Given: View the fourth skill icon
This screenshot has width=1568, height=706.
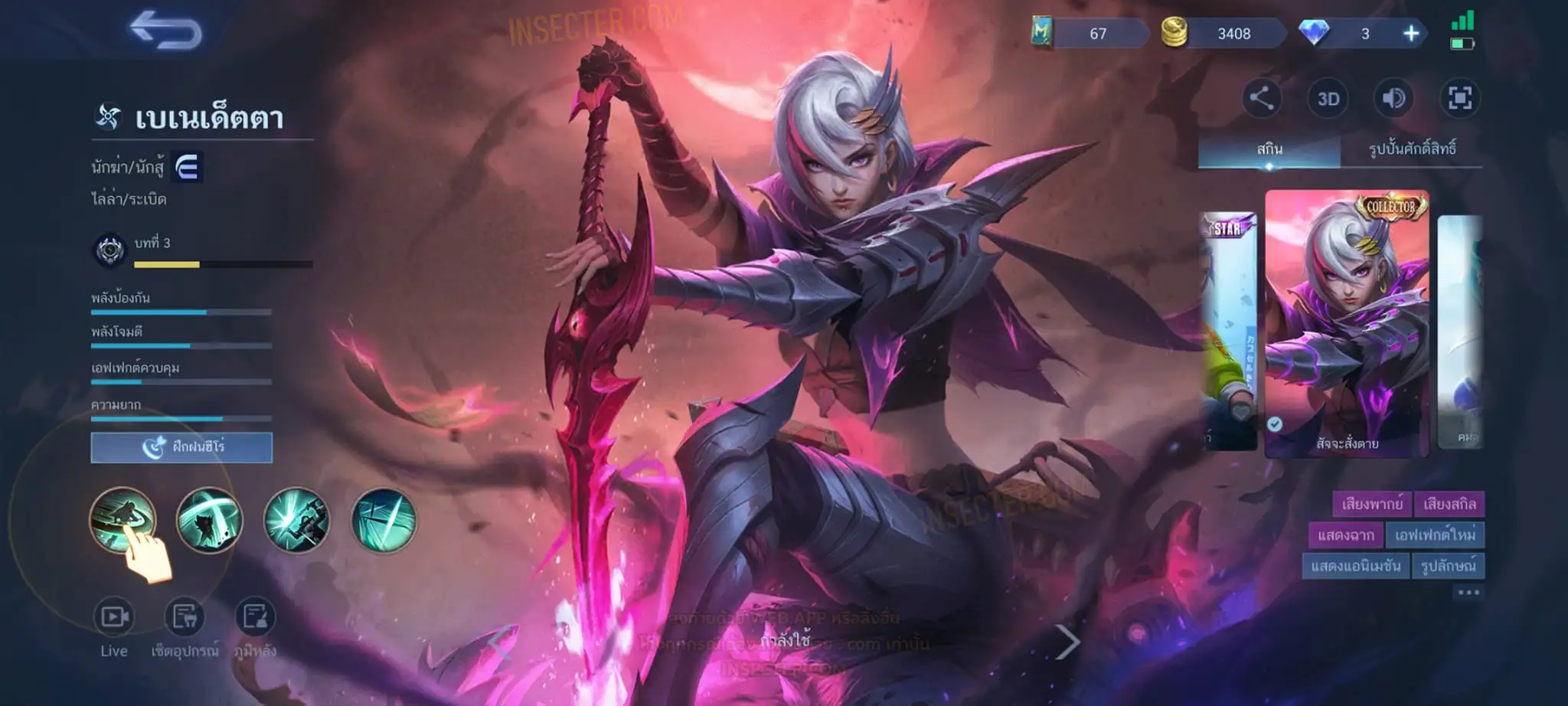Looking at the screenshot, I should coord(384,520).
